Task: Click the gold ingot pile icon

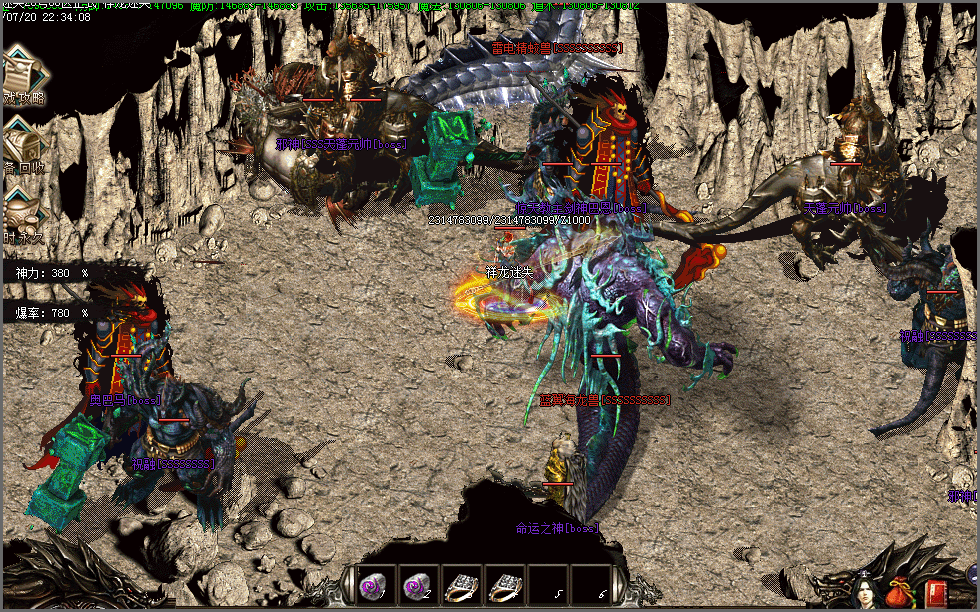Action: click(22, 210)
